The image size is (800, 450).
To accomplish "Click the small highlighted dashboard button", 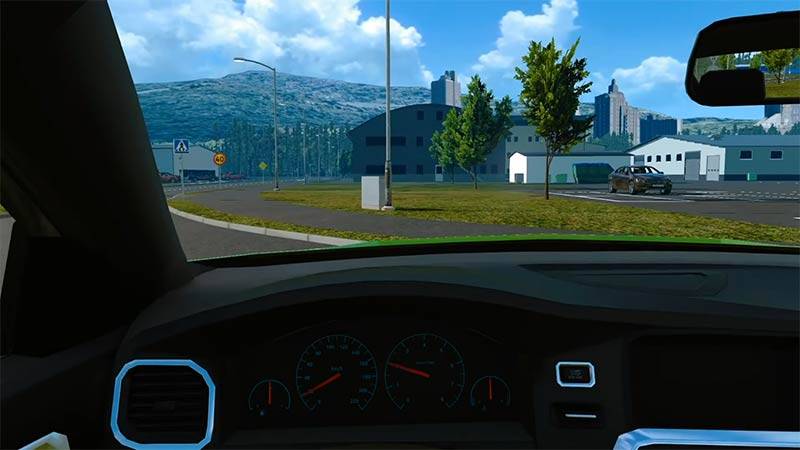I will [575, 374].
